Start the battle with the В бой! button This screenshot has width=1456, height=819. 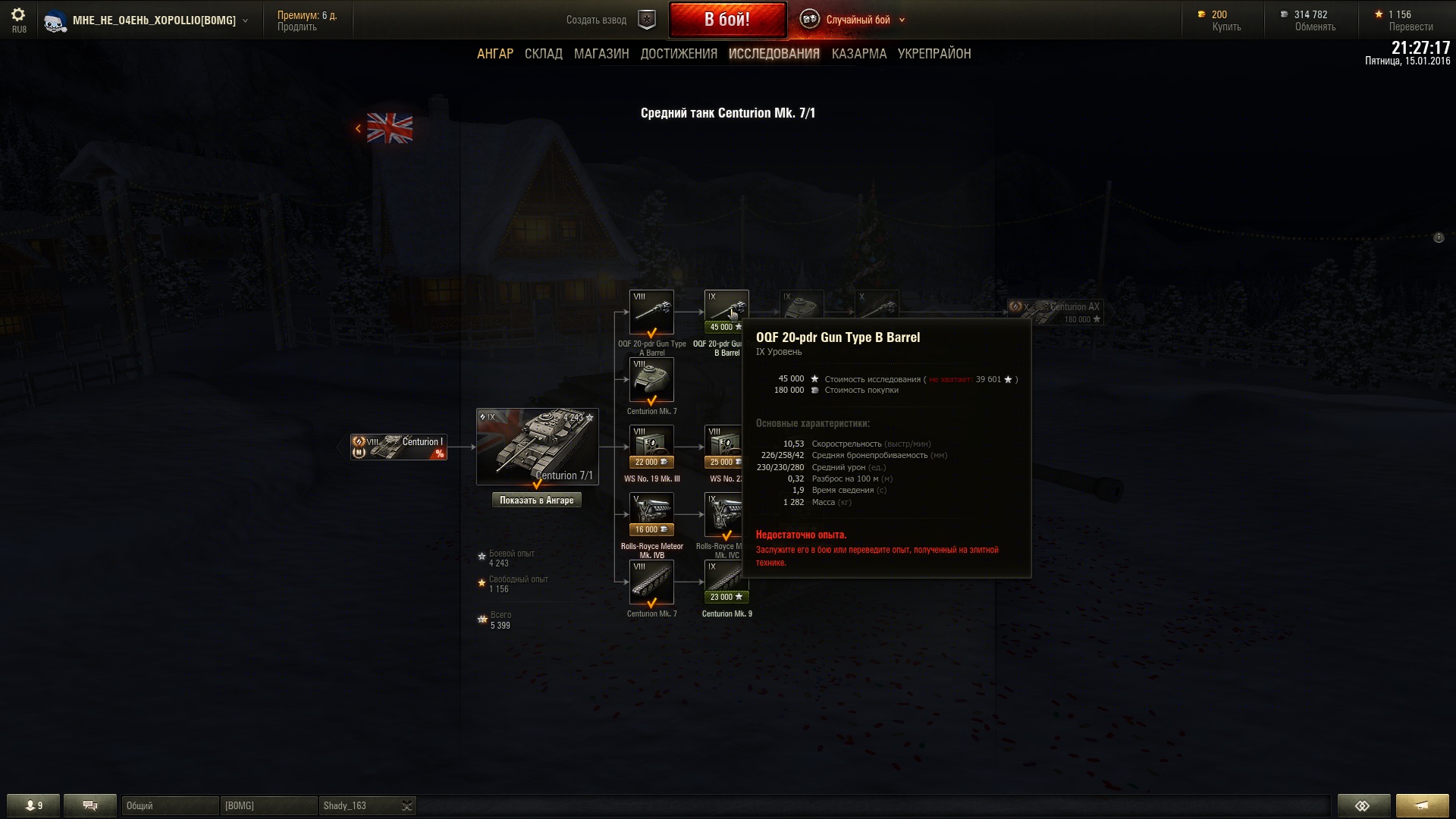point(726,20)
